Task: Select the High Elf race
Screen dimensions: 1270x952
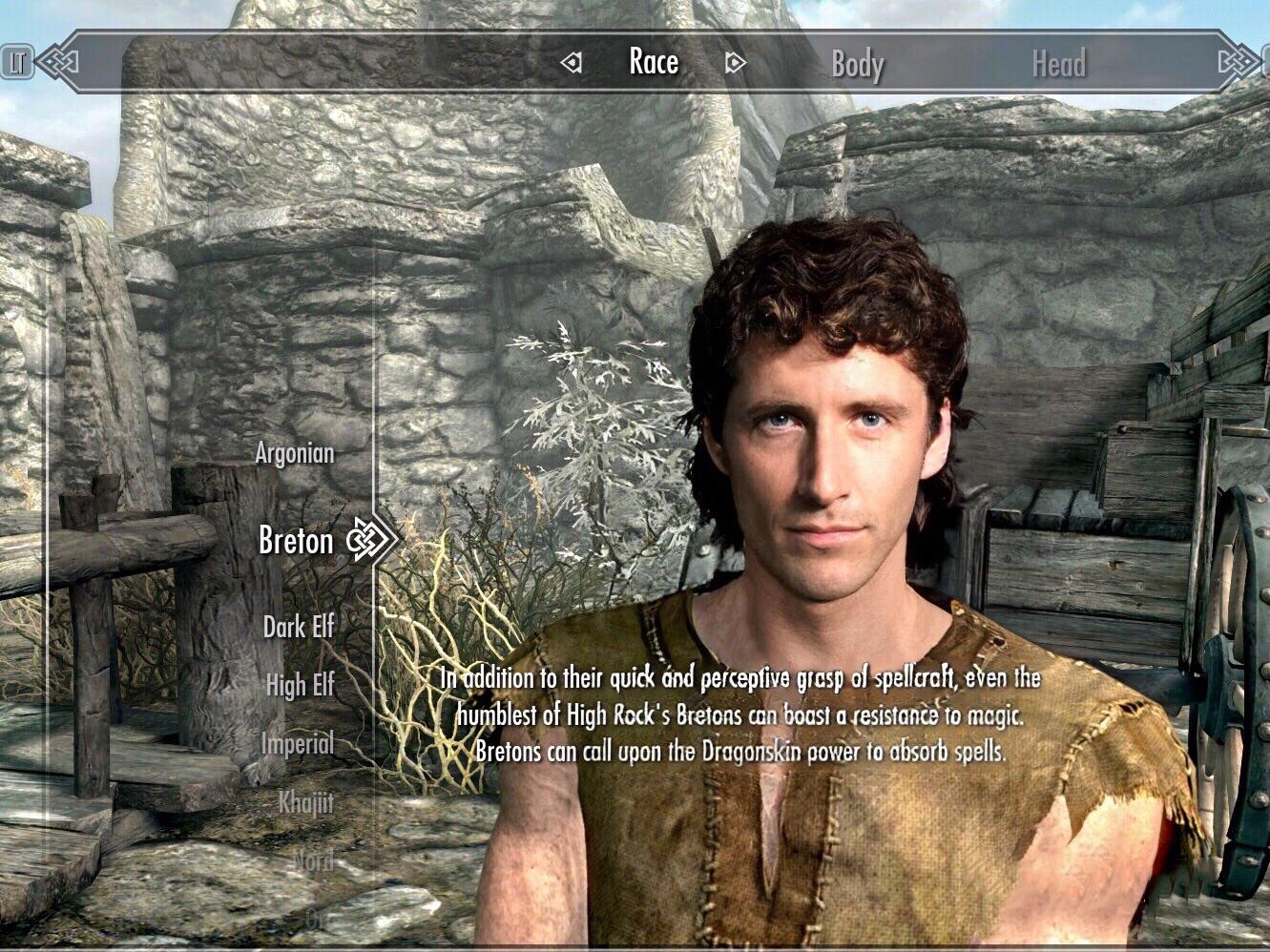Action: click(x=299, y=687)
